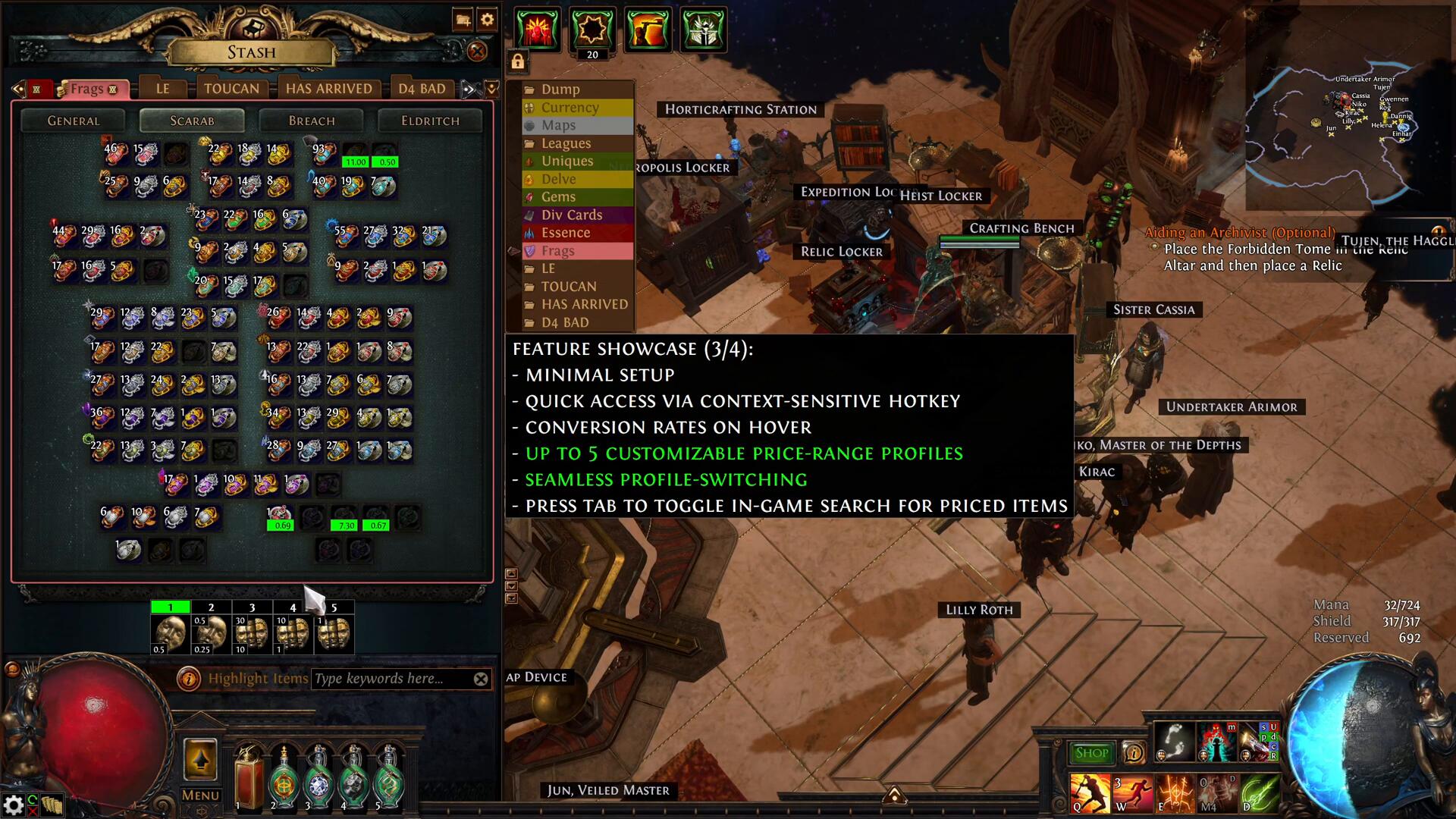Switch to the TOUCAN stash tab
The height and width of the screenshot is (819, 1456).
[x=231, y=89]
